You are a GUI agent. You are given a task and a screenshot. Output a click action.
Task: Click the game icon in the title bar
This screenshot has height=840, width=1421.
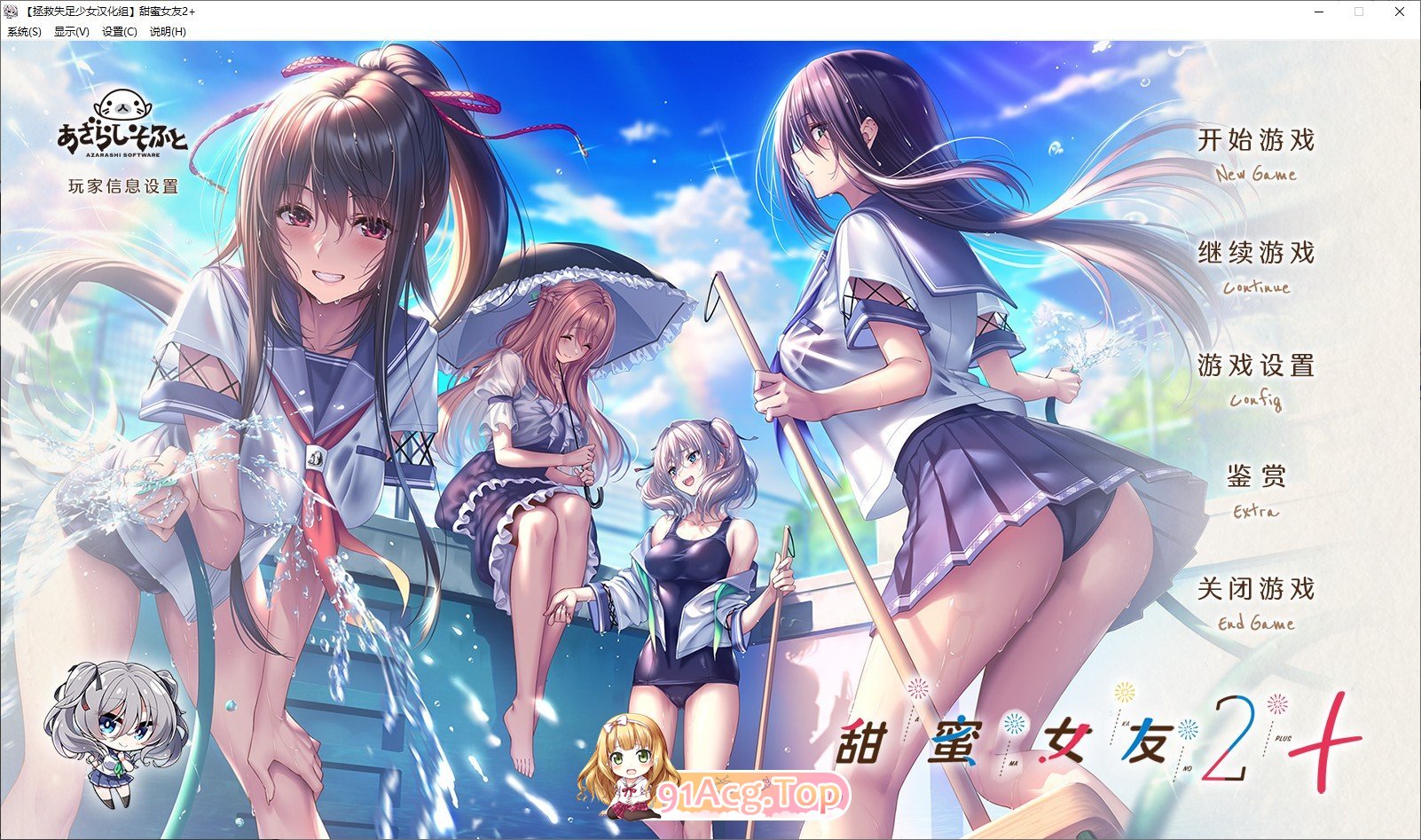[9, 12]
